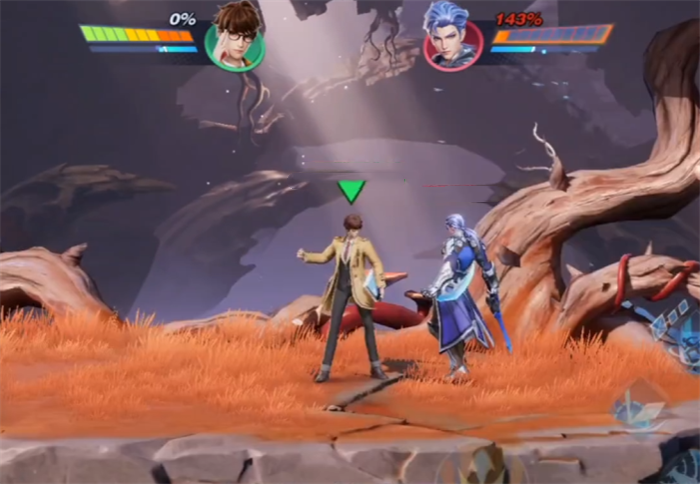The height and width of the screenshot is (484, 700).
Task: Tap the faded blue crystal skill button
Action: tap(638, 409)
